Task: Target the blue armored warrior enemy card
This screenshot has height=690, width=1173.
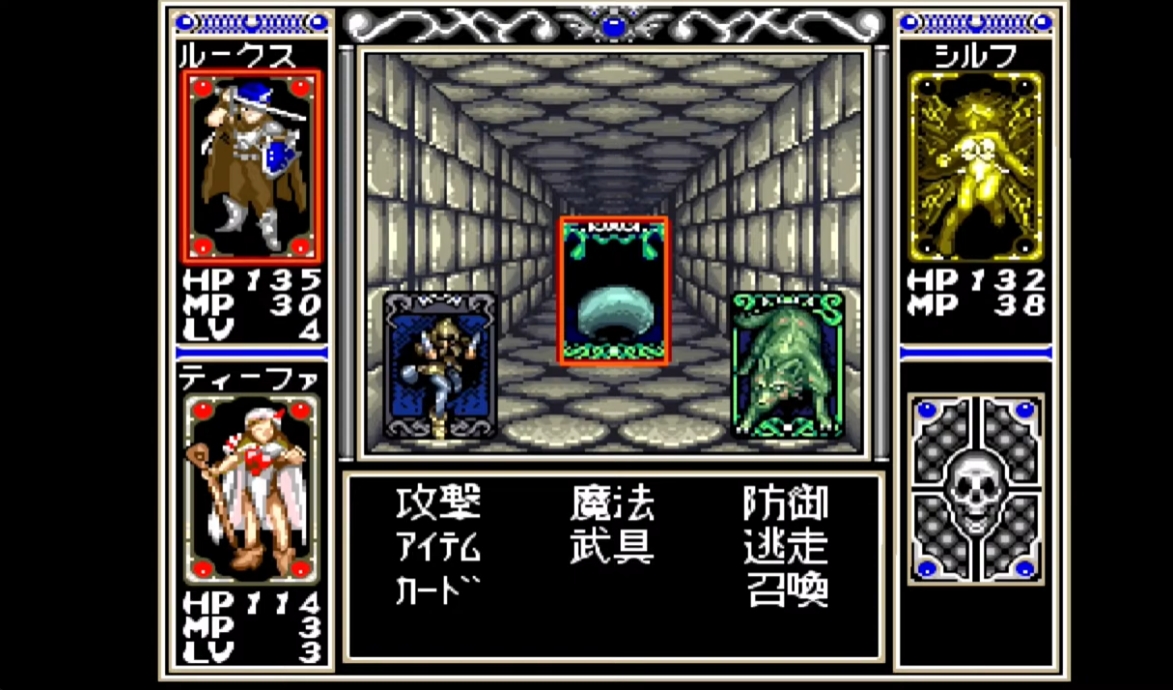Action: pos(439,365)
